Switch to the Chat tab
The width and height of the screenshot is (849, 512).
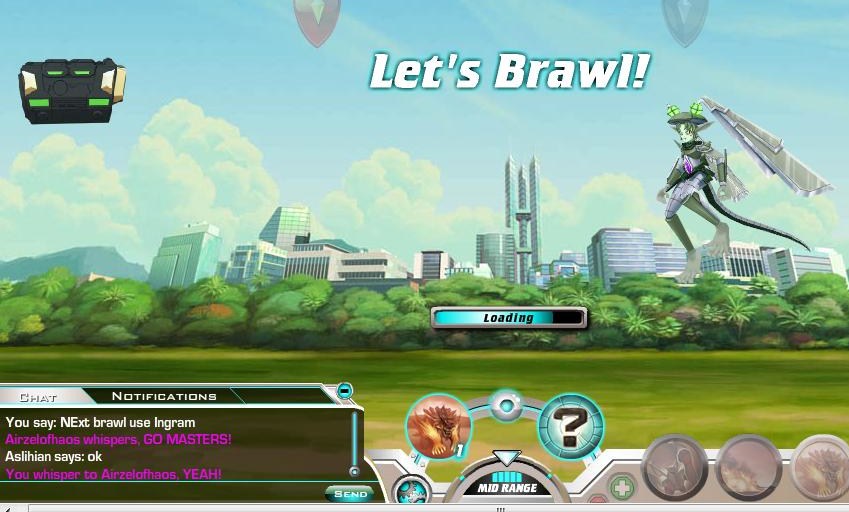coord(38,397)
